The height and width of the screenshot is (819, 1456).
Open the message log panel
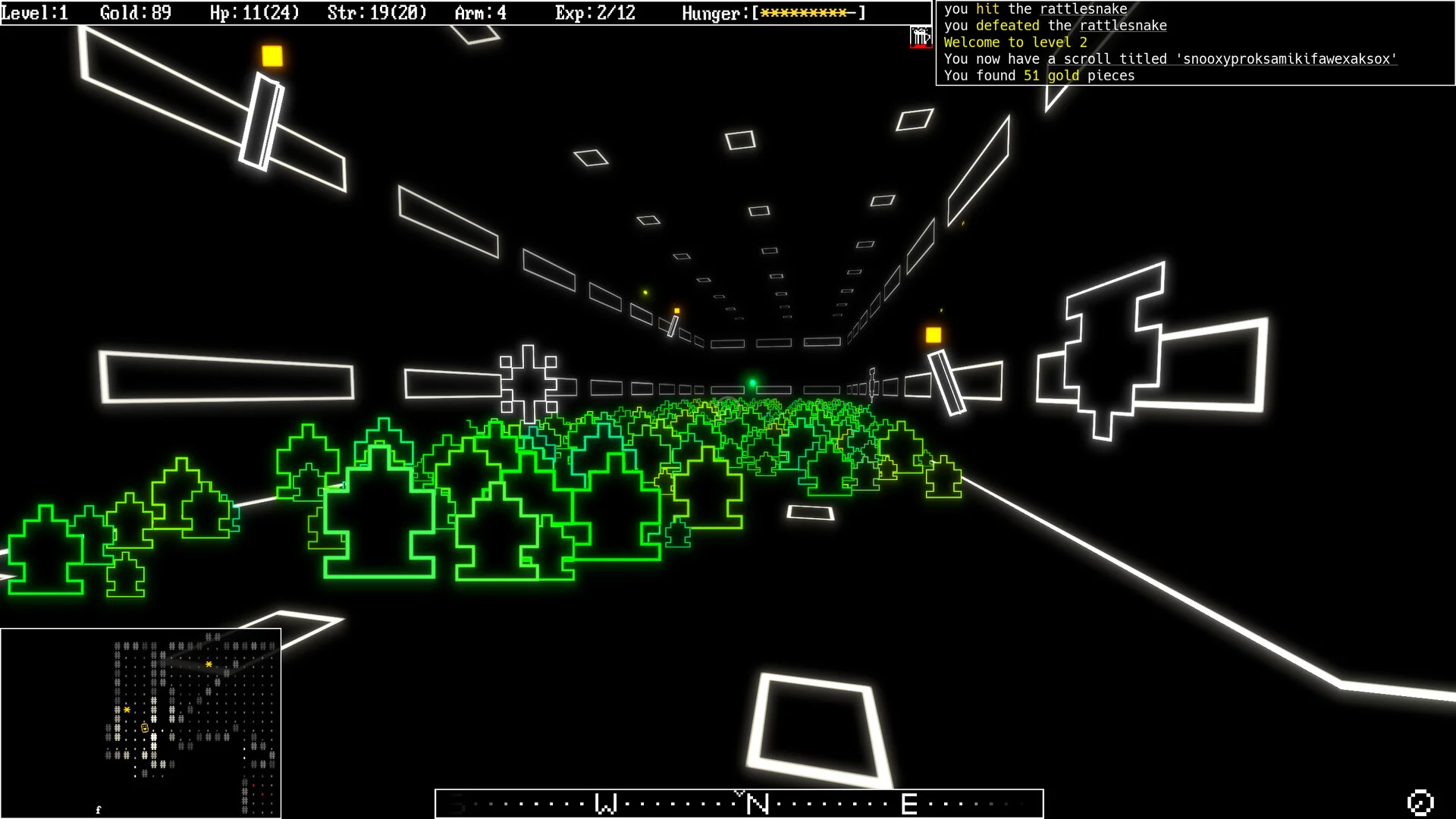click(x=1195, y=42)
